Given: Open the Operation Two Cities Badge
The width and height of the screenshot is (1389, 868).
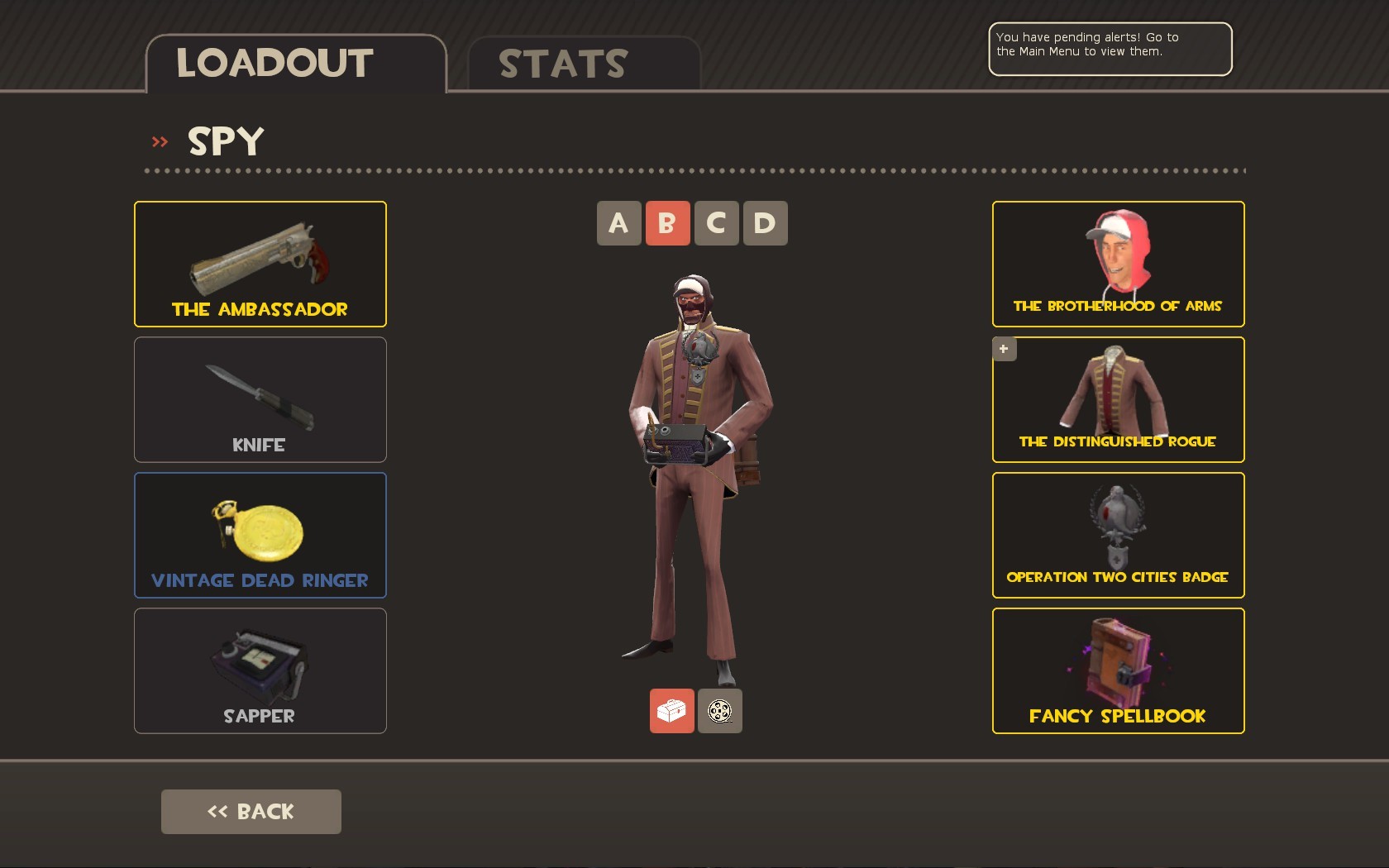Looking at the screenshot, I should 1117,535.
